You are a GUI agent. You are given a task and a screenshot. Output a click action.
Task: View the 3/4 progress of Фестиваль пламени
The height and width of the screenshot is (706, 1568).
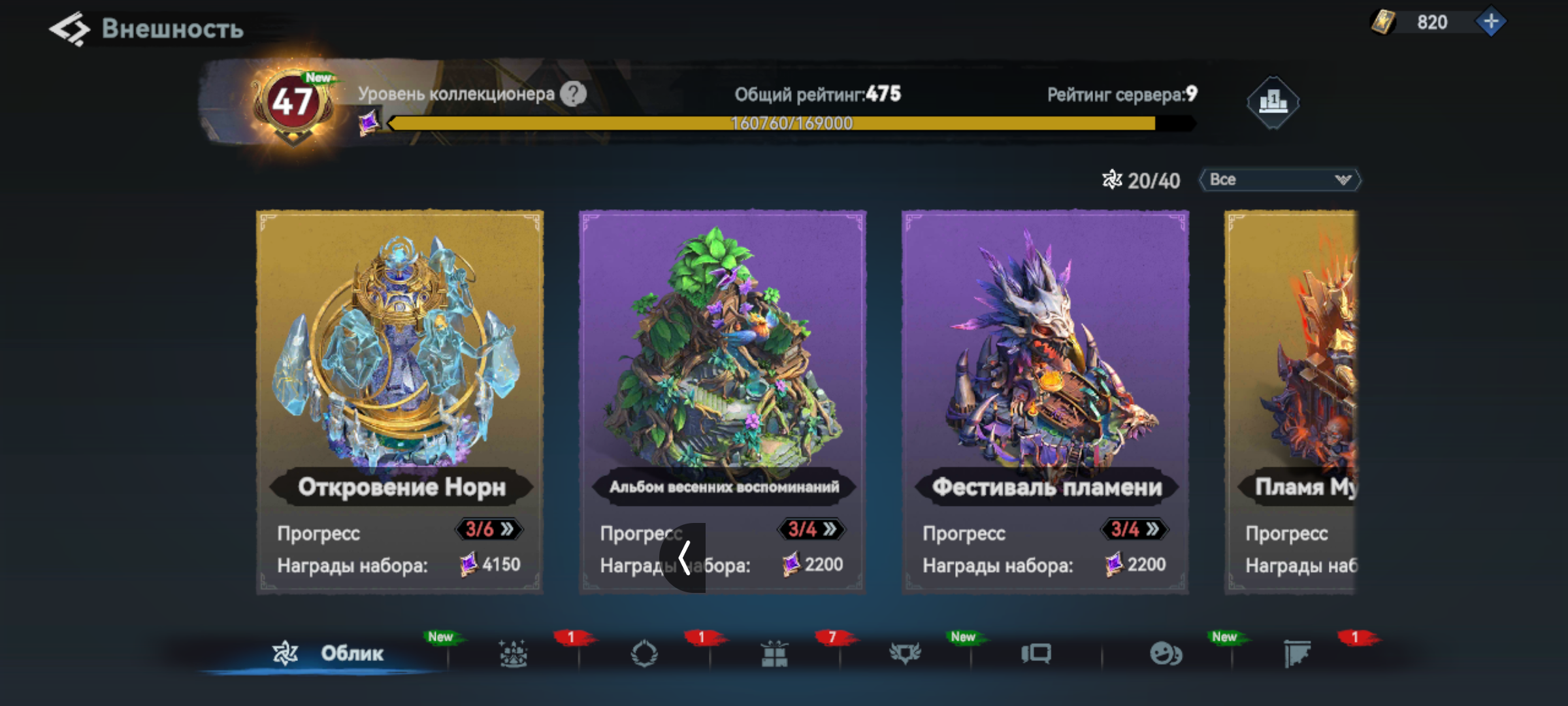pos(1134,529)
